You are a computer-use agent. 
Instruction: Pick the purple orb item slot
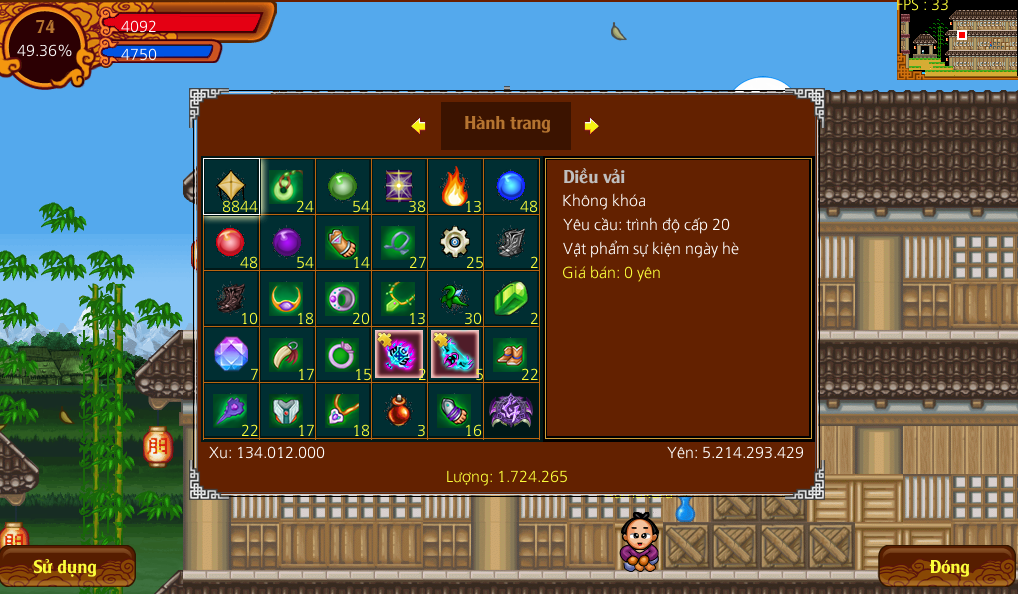pyautogui.click(x=287, y=243)
